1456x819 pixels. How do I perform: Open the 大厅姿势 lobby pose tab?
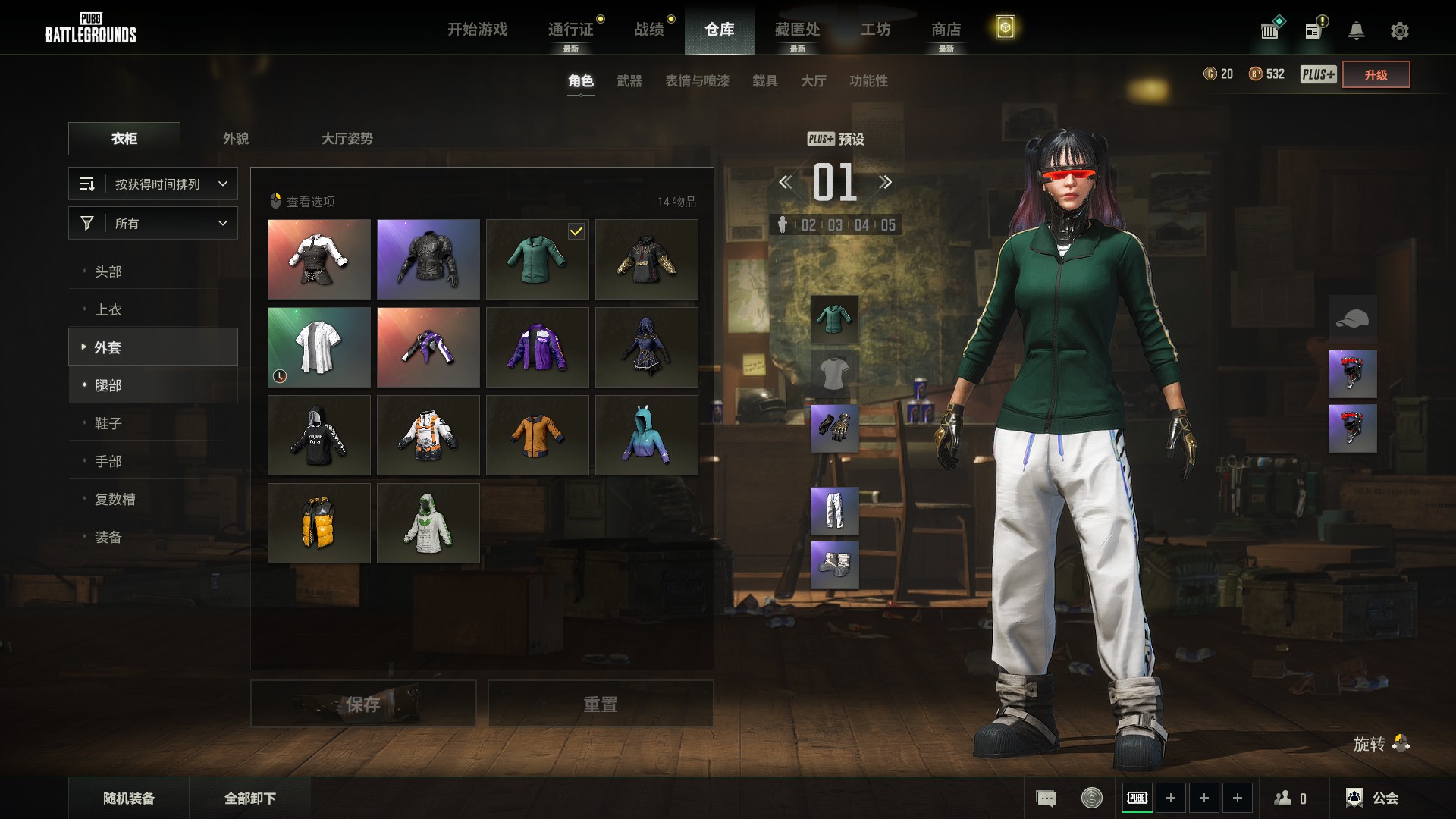[347, 139]
